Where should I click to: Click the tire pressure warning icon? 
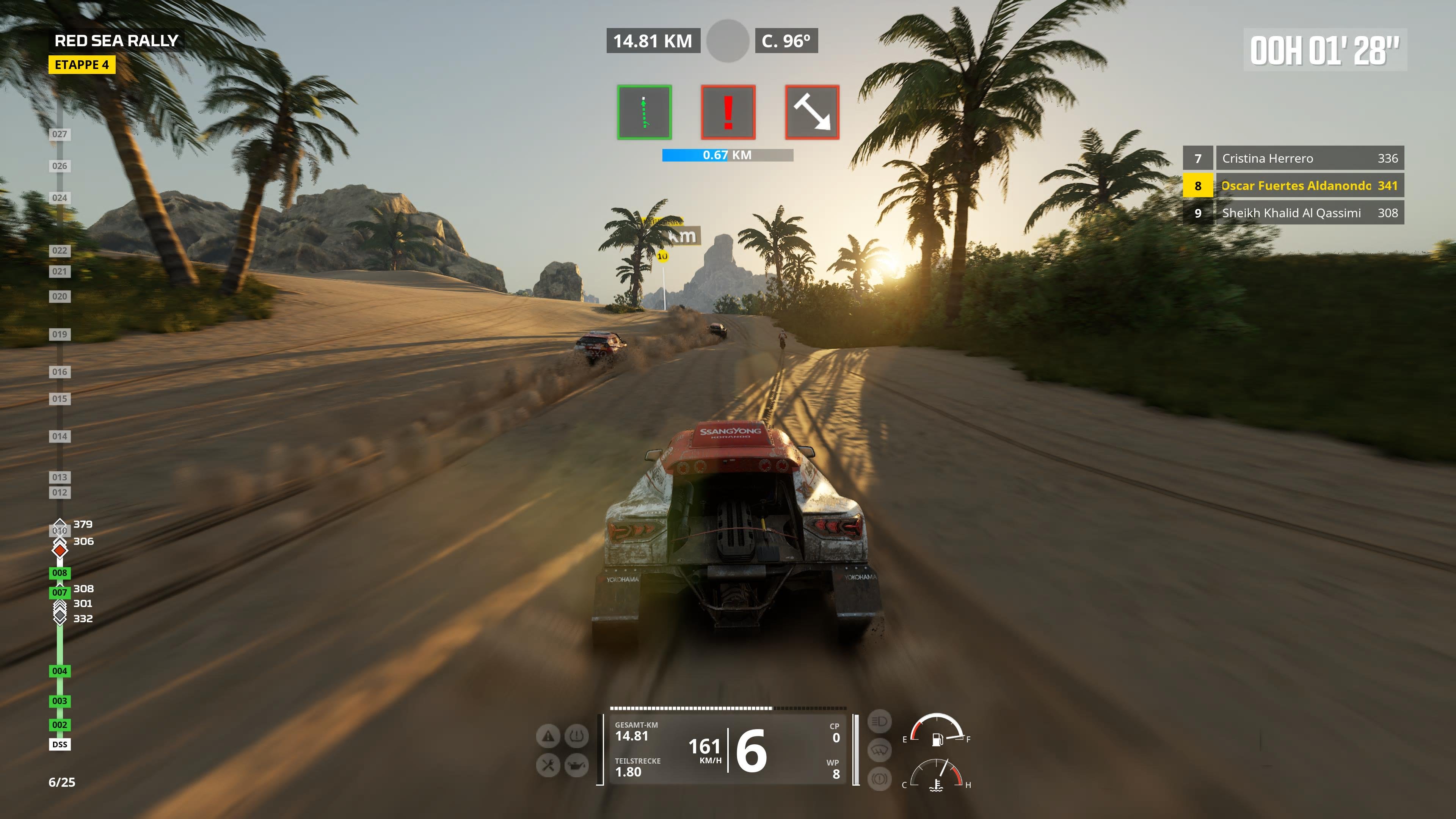pyautogui.click(x=576, y=736)
